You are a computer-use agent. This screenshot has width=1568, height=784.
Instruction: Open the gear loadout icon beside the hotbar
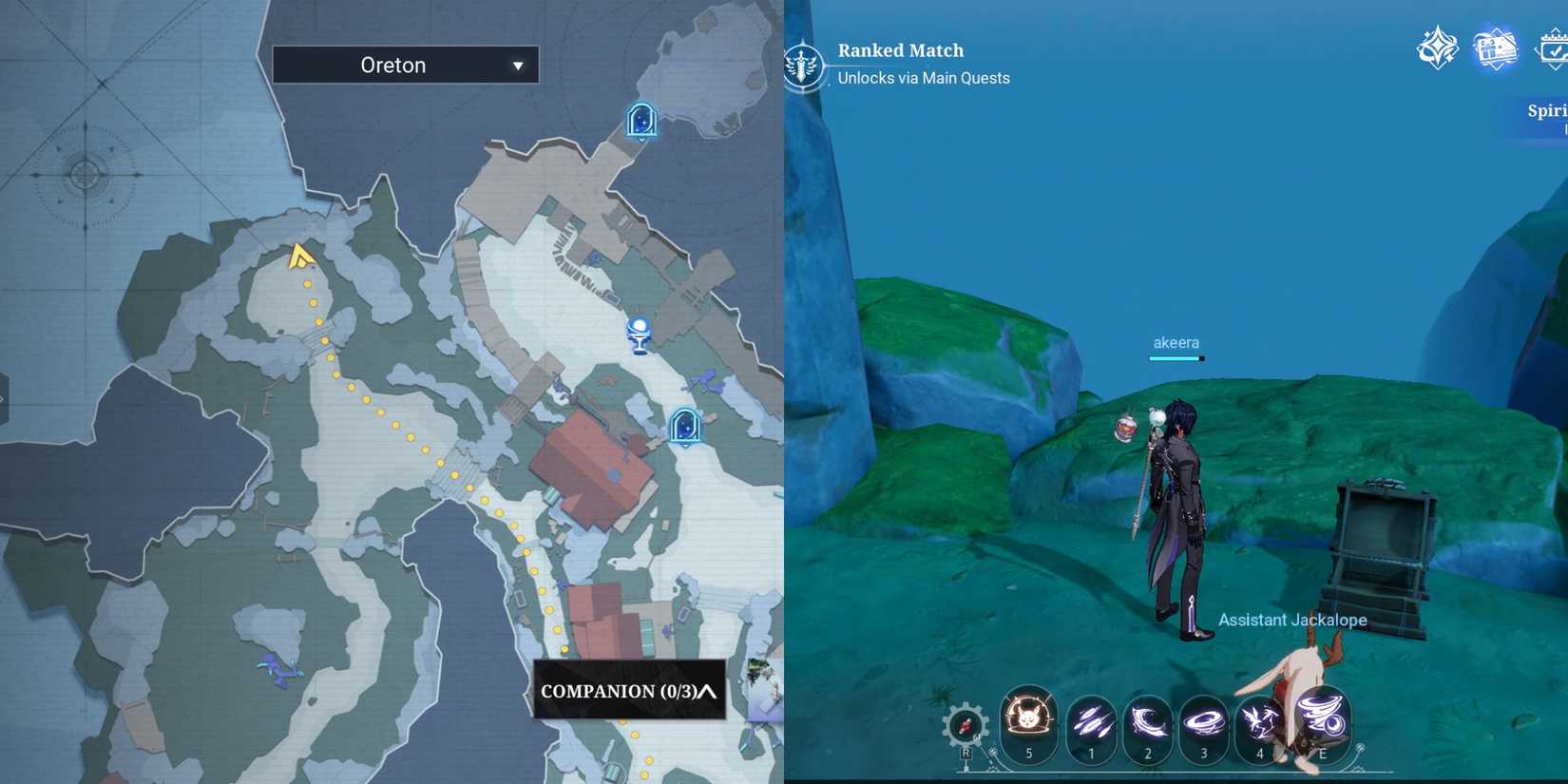pyautogui.click(x=966, y=725)
